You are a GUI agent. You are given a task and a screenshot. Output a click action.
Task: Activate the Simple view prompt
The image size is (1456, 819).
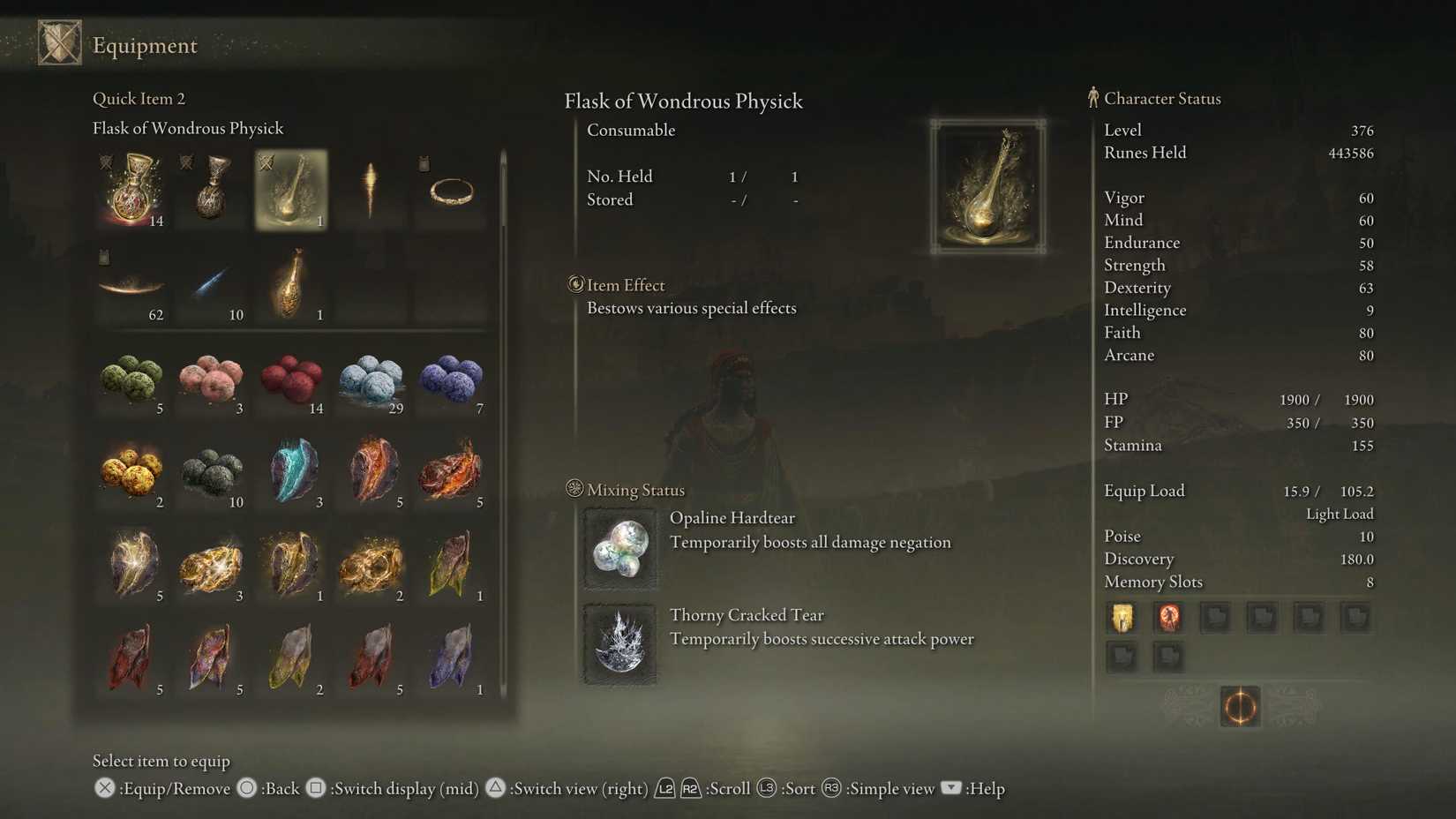click(832, 788)
